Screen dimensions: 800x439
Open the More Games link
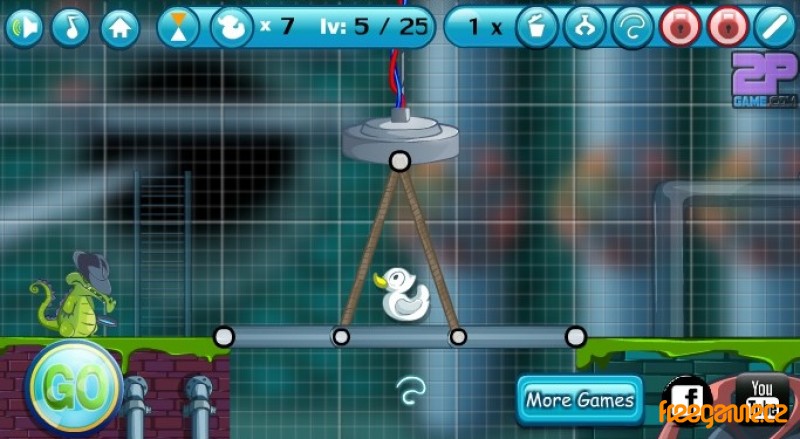click(580, 400)
